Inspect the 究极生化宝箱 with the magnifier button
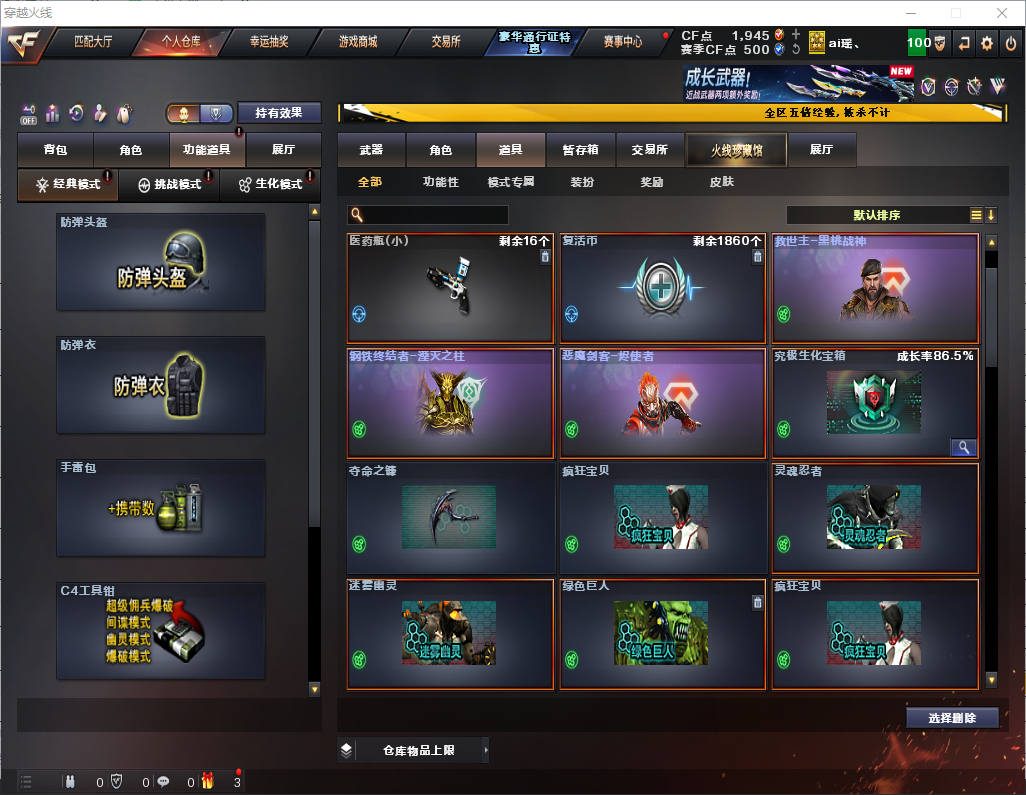The image size is (1026, 795). (962, 448)
